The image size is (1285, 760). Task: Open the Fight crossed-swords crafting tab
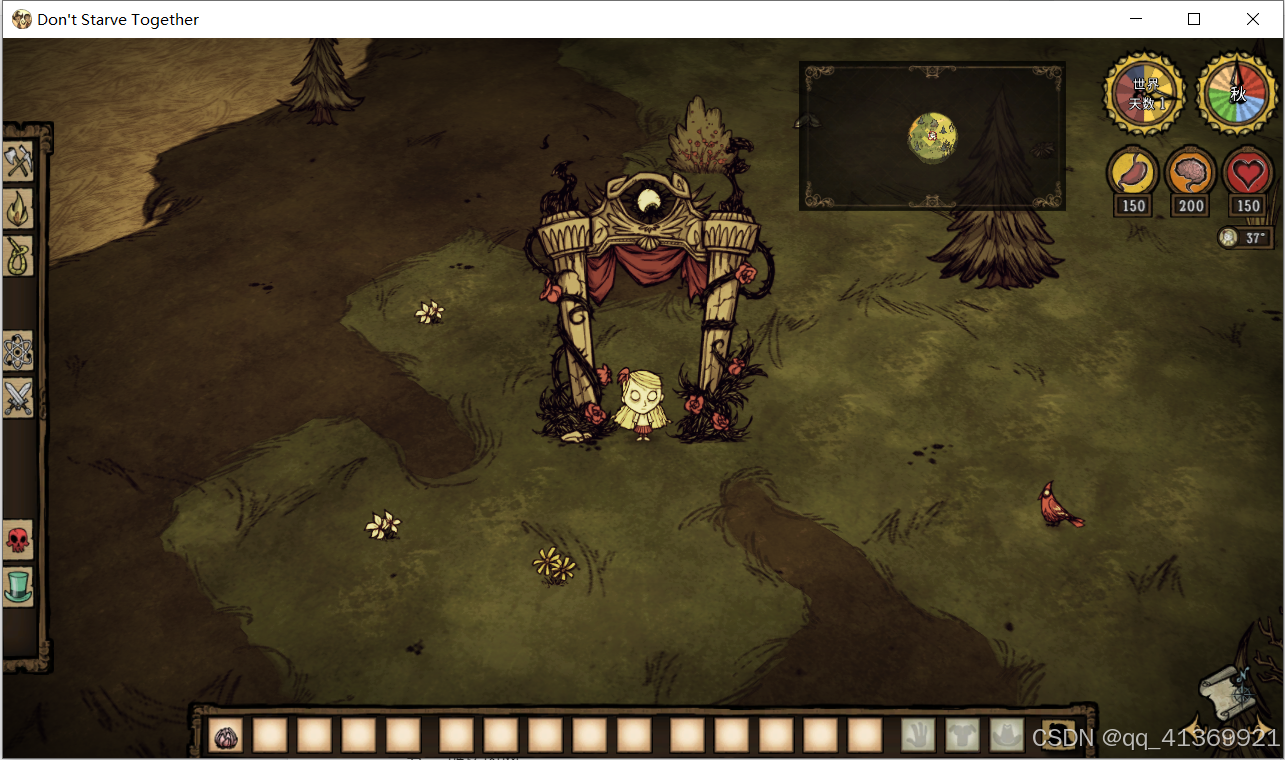[19, 398]
